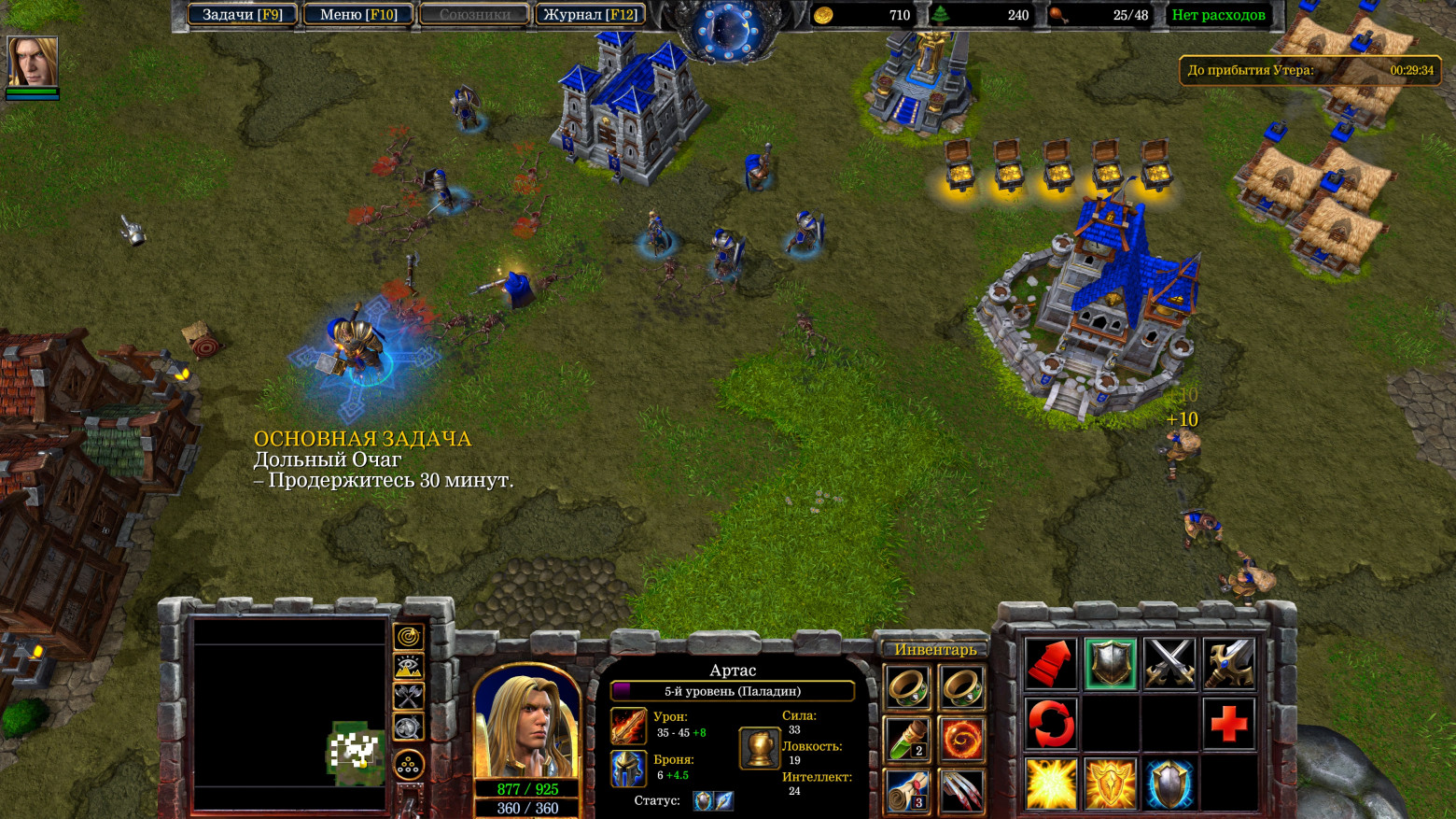Viewport: 1456px width, 819px height.
Task: Activate the minimap signal ping button
Action: point(409,637)
